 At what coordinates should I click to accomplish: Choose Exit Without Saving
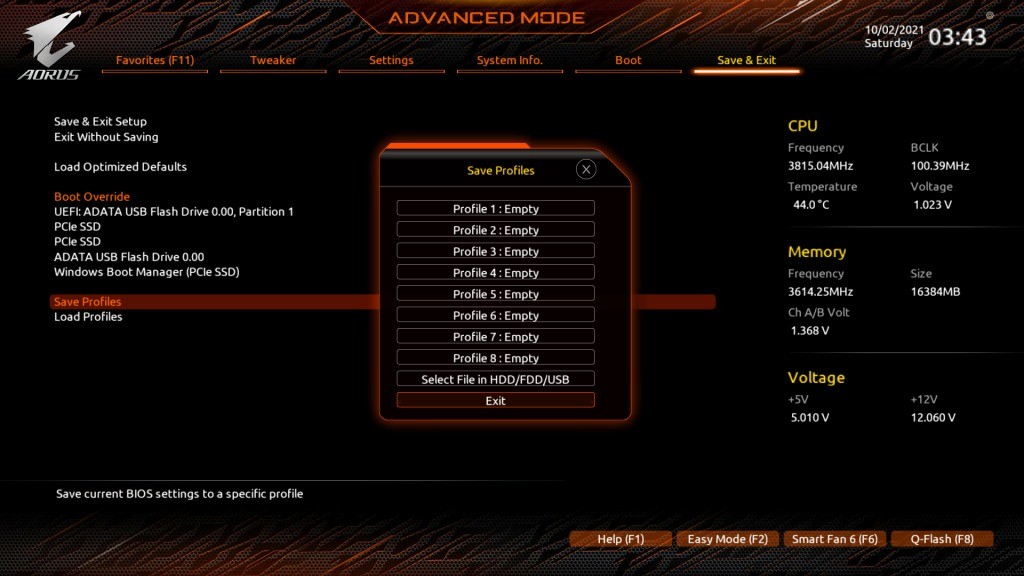pyautogui.click(x=106, y=137)
